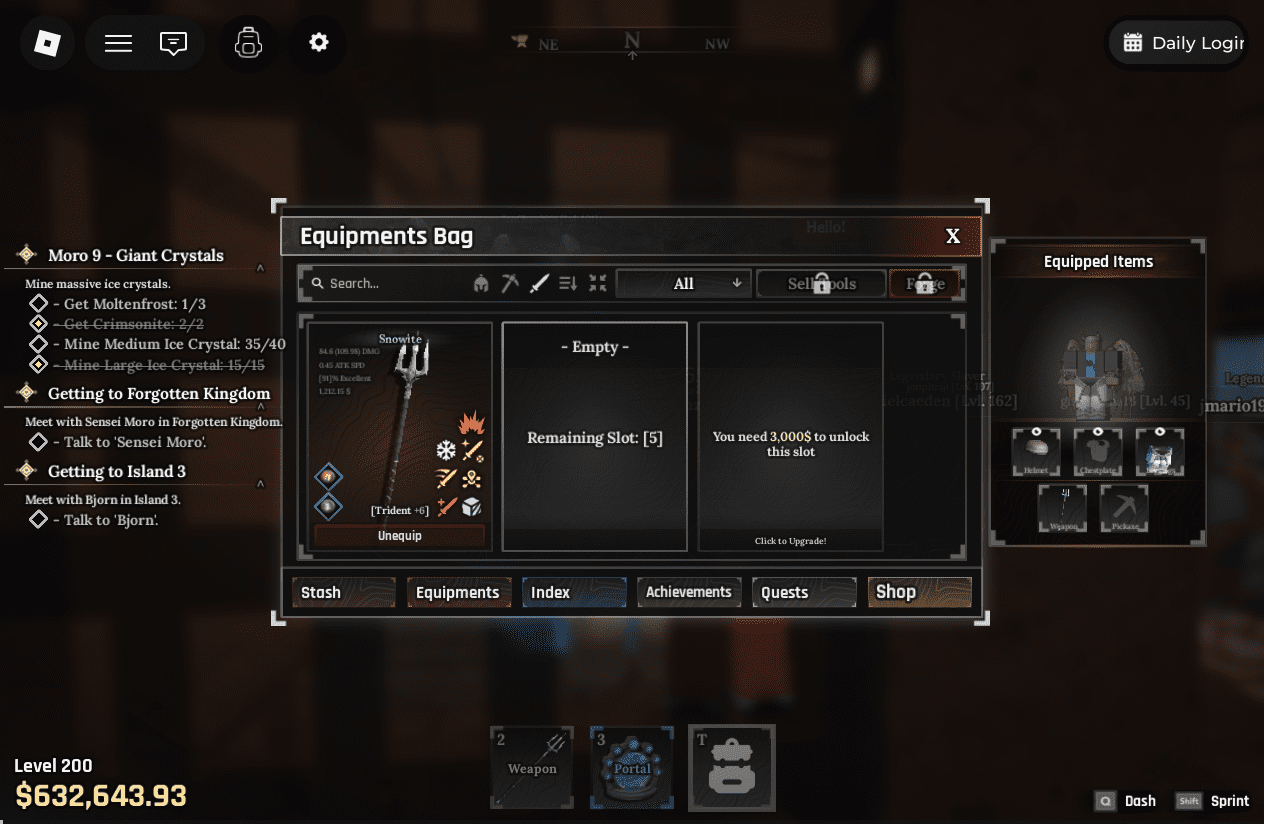The image size is (1264, 824).
Task: Go to the Shop tab
Action: (x=919, y=592)
